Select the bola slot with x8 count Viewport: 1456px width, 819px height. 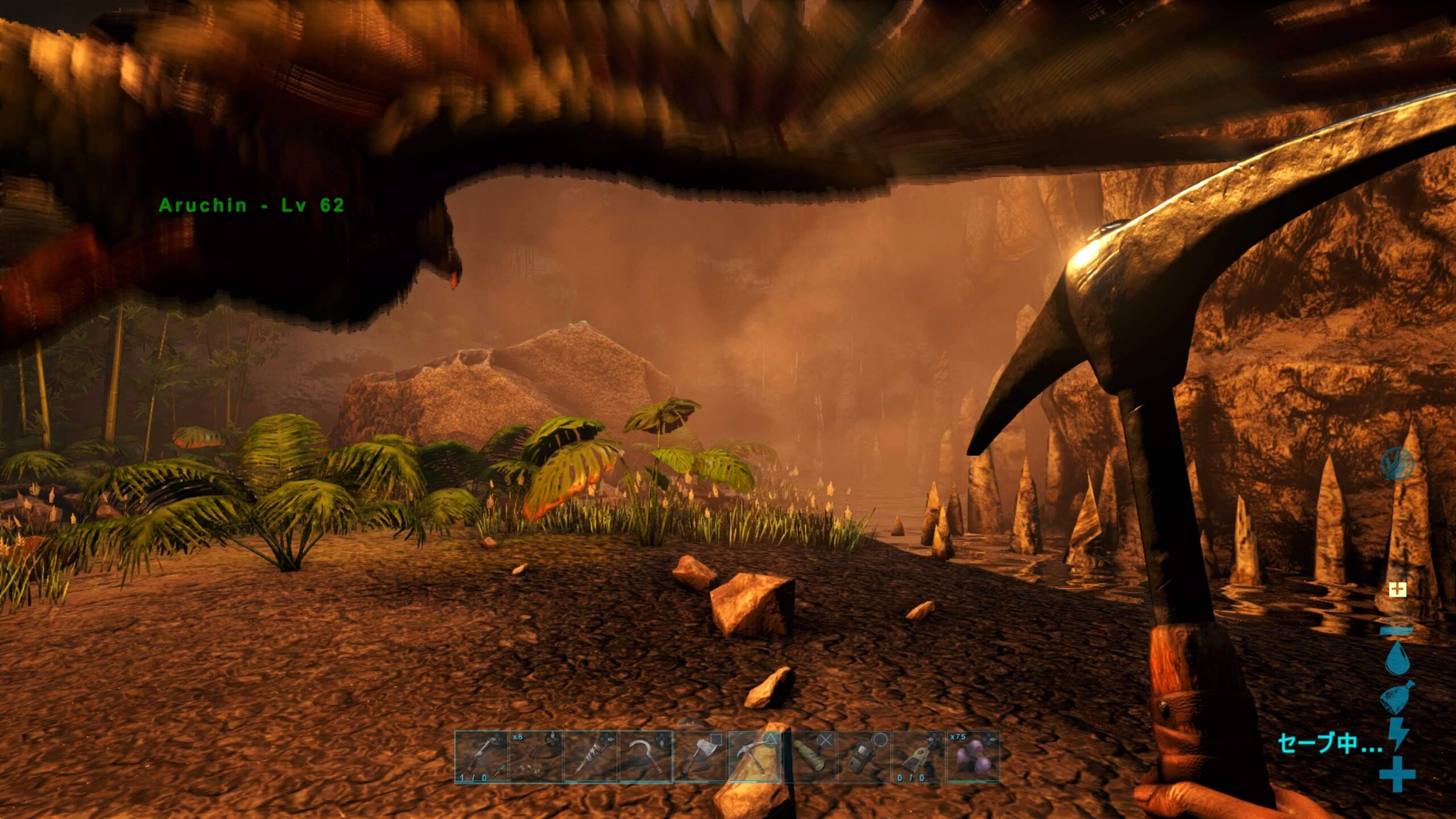[x=536, y=757]
